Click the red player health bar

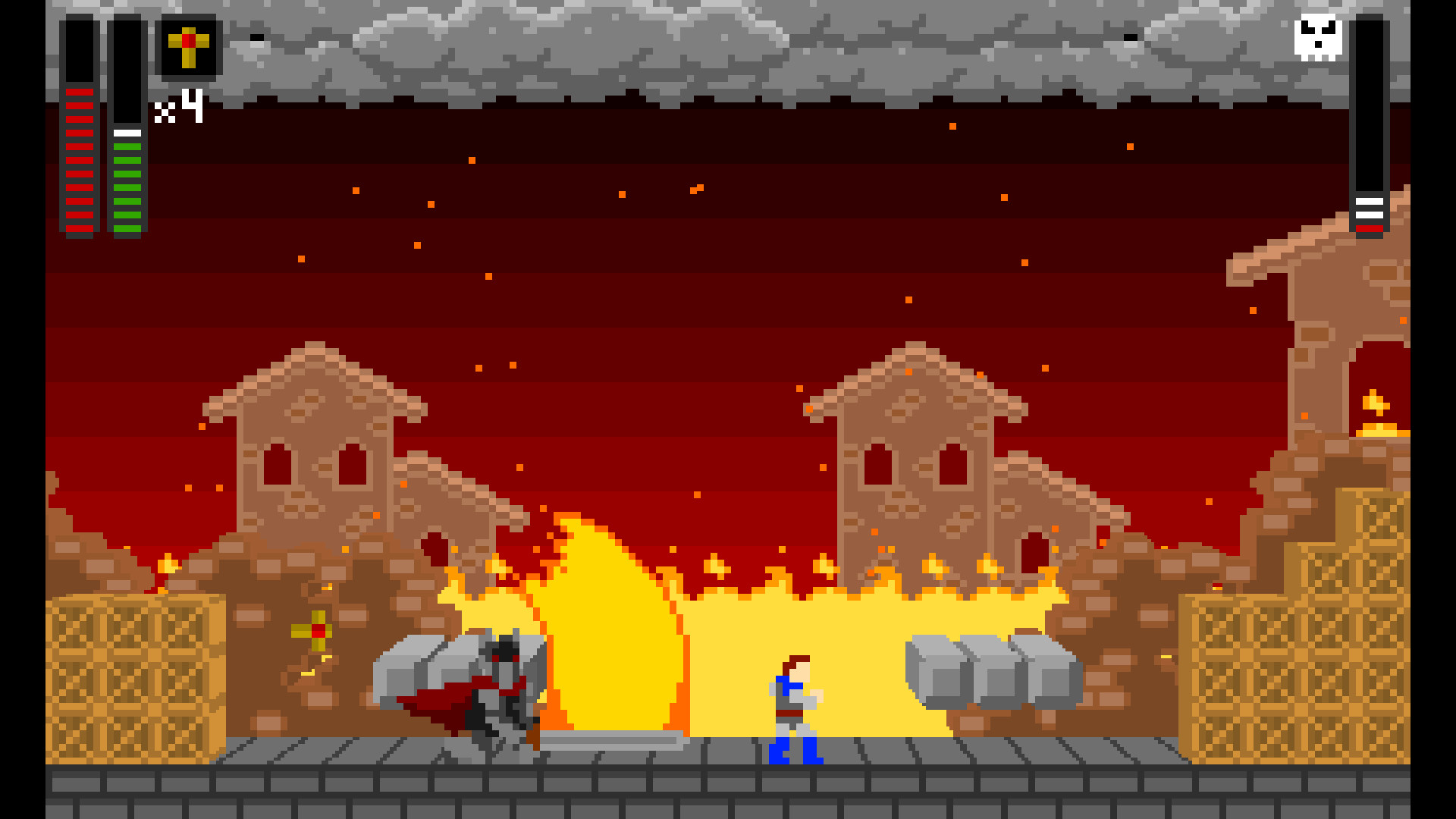(x=79, y=159)
